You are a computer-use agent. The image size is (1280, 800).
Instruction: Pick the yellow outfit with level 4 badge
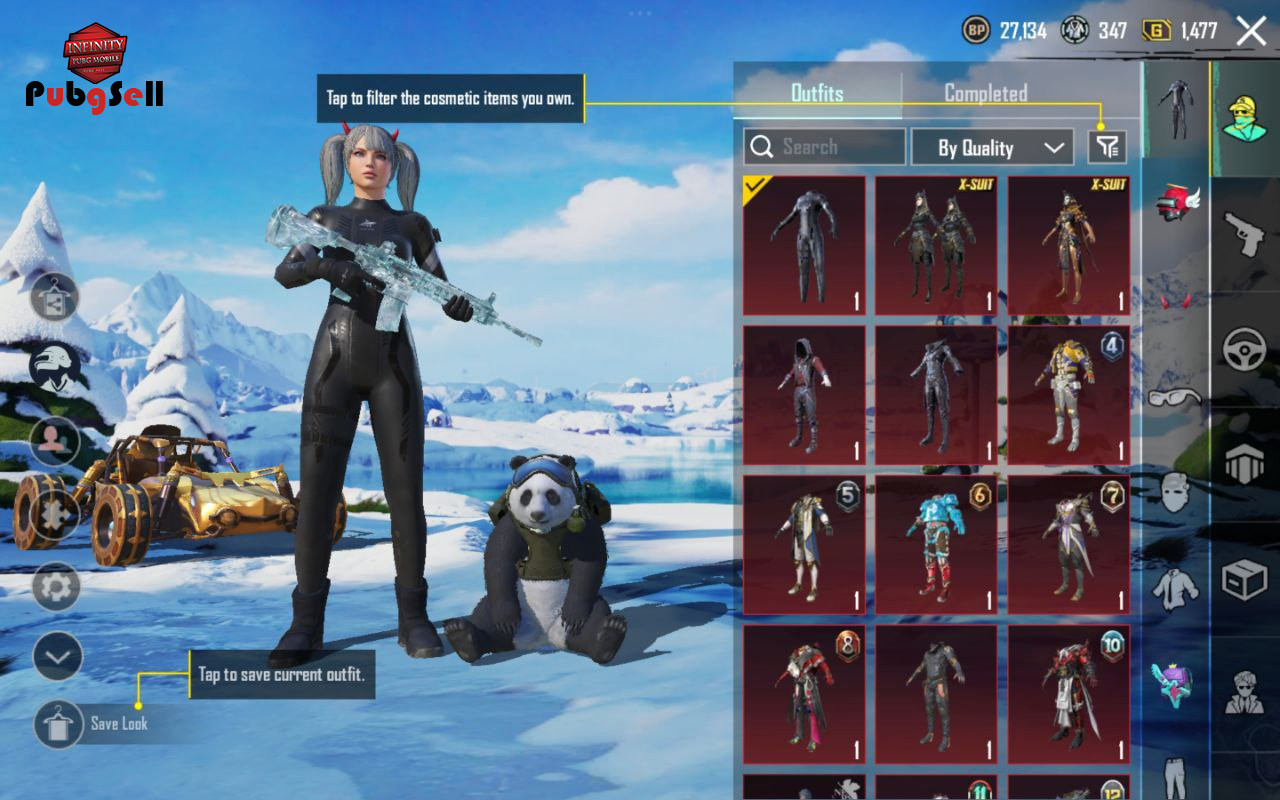pyautogui.click(x=1069, y=395)
